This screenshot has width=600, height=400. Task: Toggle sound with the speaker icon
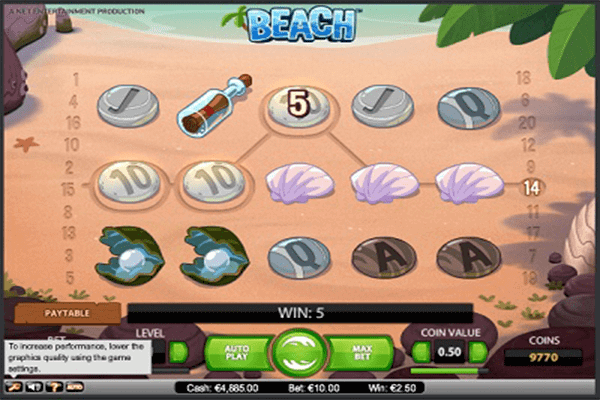(x=33, y=385)
